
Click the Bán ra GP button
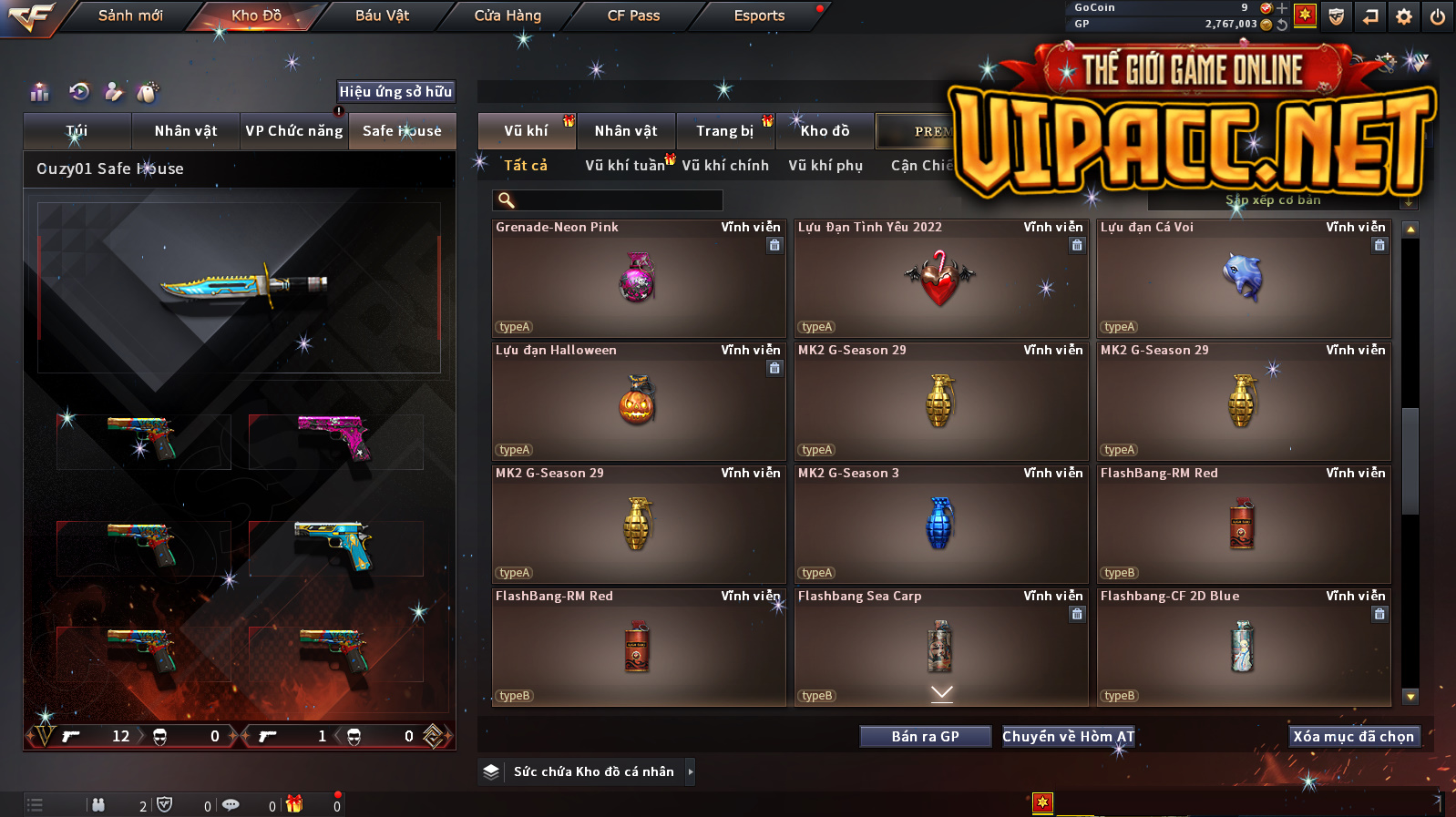pyautogui.click(x=925, y=737)
